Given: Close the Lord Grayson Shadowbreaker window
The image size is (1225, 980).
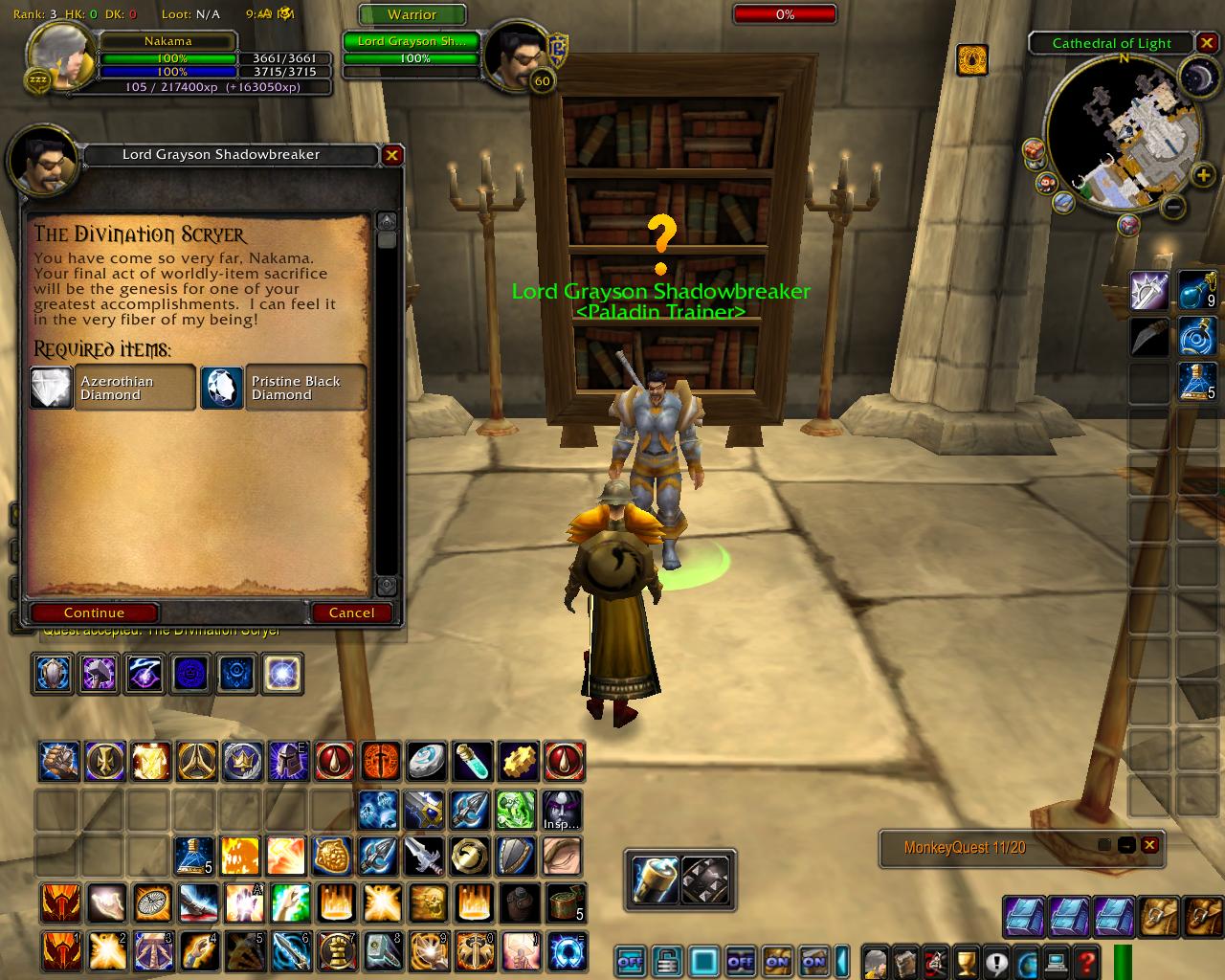Looking at the screenshot, I should [x=391, y=155].
